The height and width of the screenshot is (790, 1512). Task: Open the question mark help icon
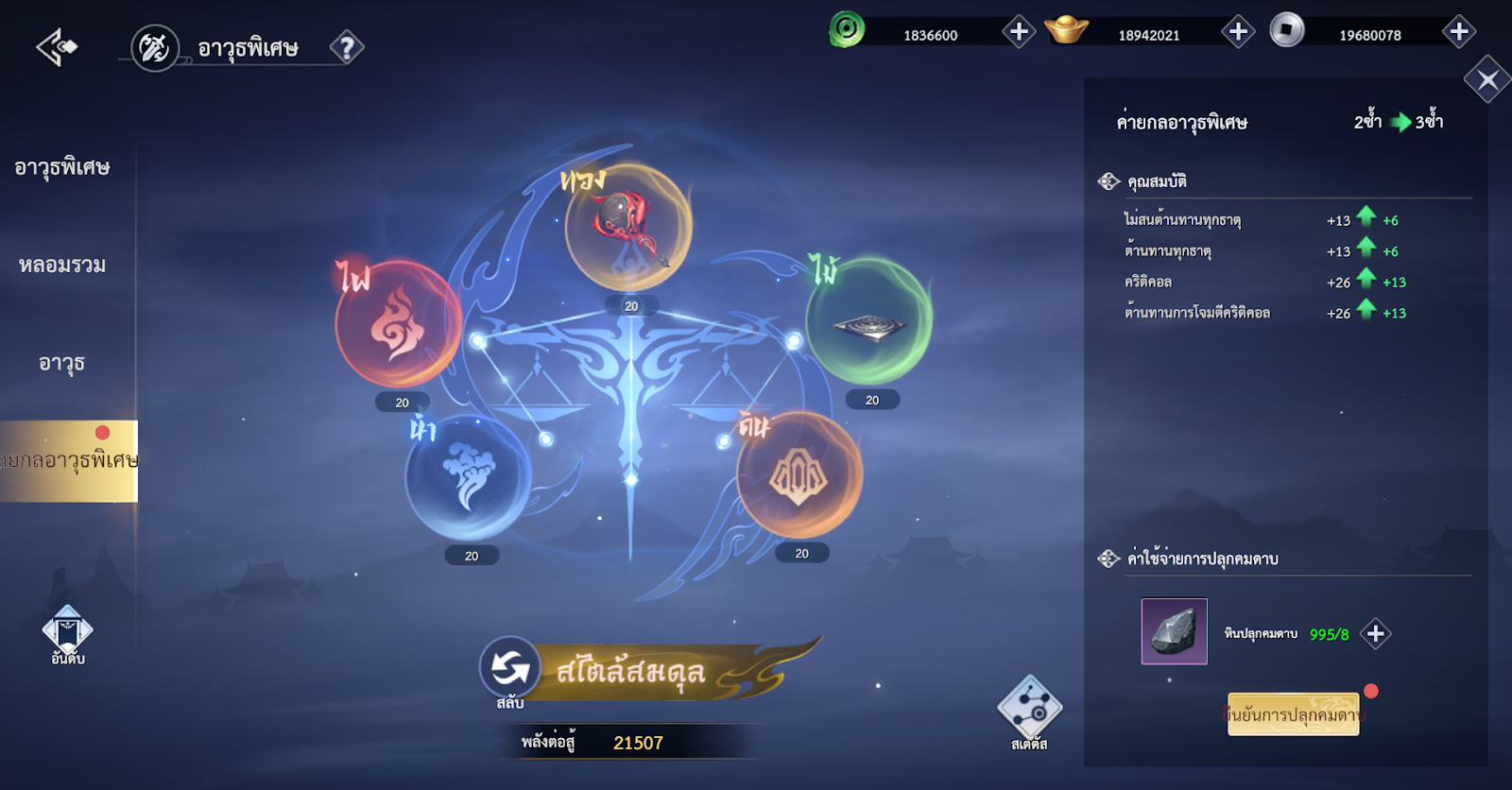[347, 47]
